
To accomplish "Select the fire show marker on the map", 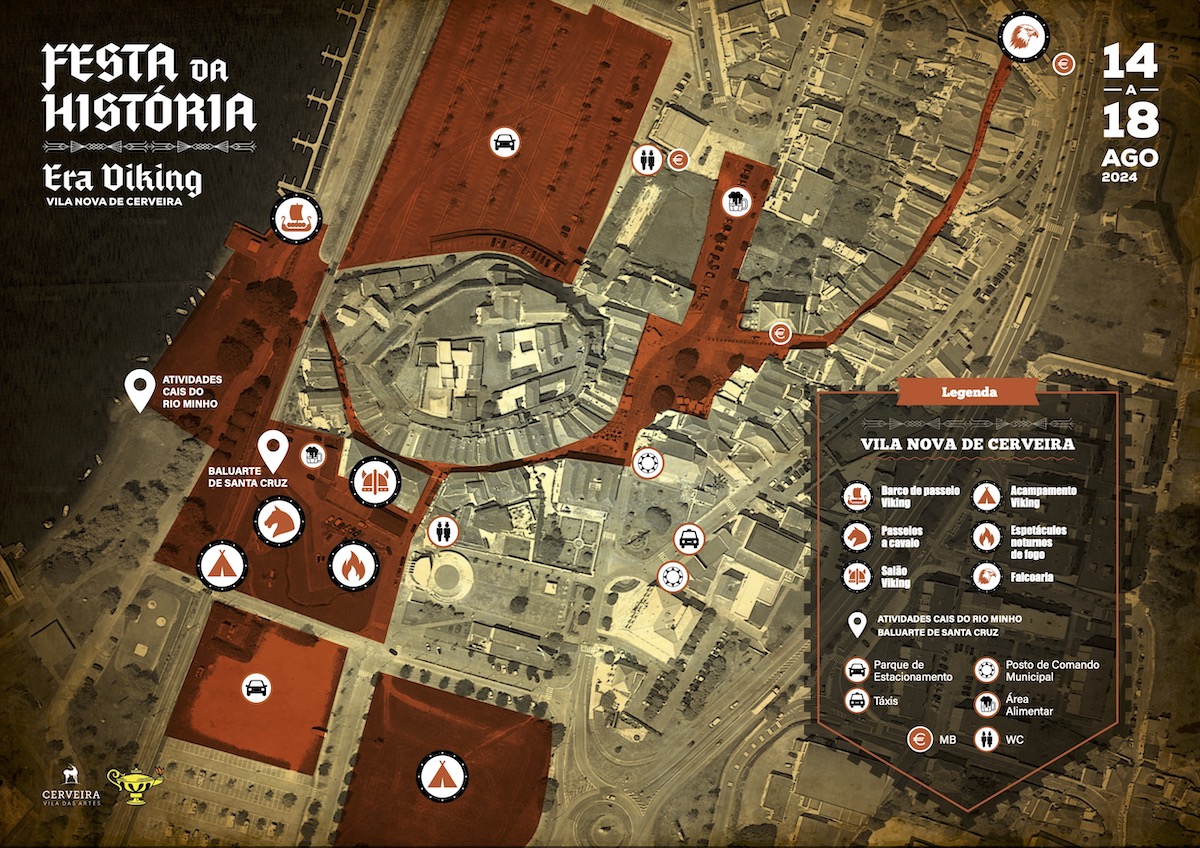I will [353, 566].
